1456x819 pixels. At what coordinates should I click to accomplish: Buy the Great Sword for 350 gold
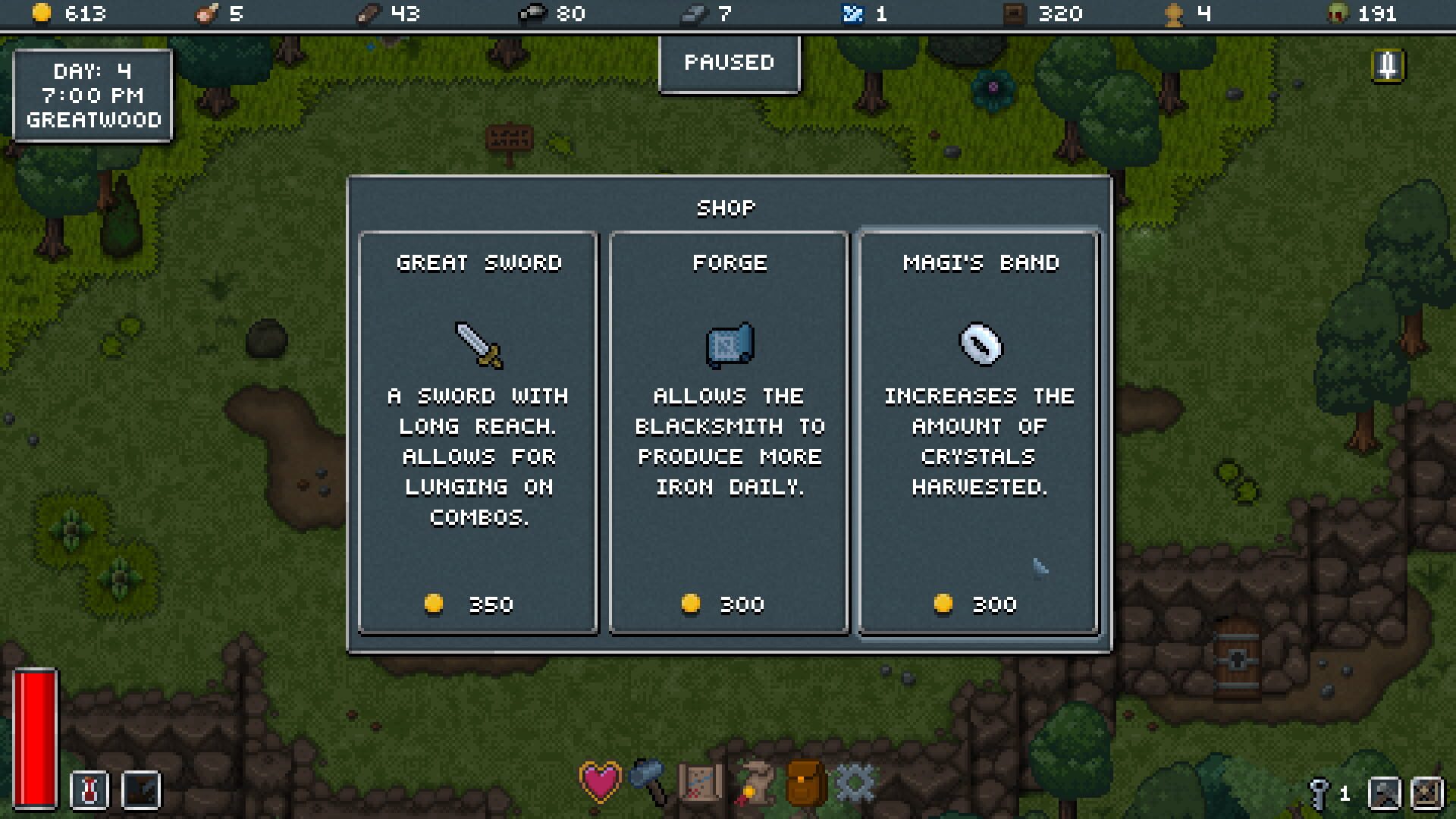click(x=476, y=431)
